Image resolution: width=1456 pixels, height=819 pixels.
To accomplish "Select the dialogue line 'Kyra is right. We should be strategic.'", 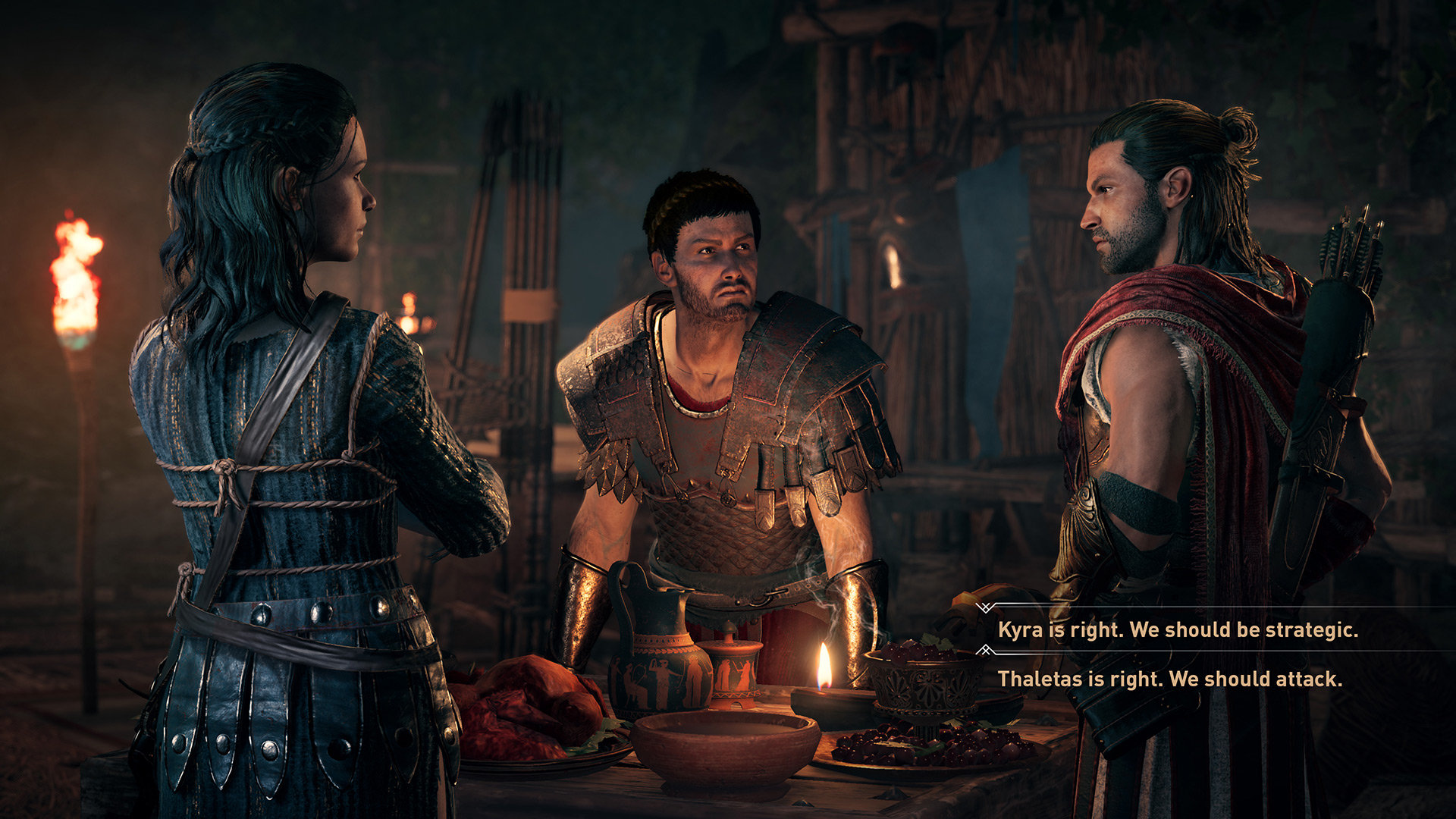I will pyautogui.click(x=1179, y=629).
